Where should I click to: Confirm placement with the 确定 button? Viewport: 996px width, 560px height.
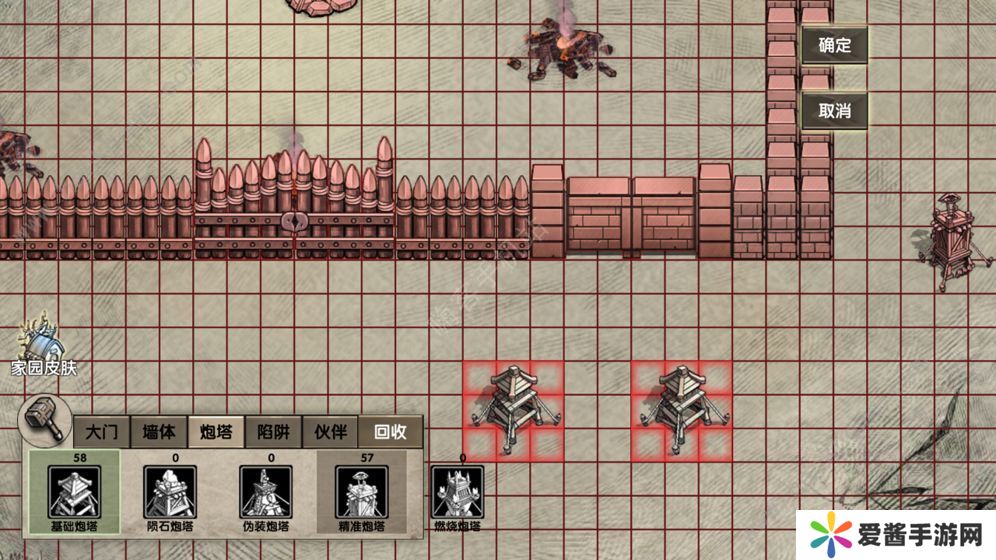click(834, 45)
